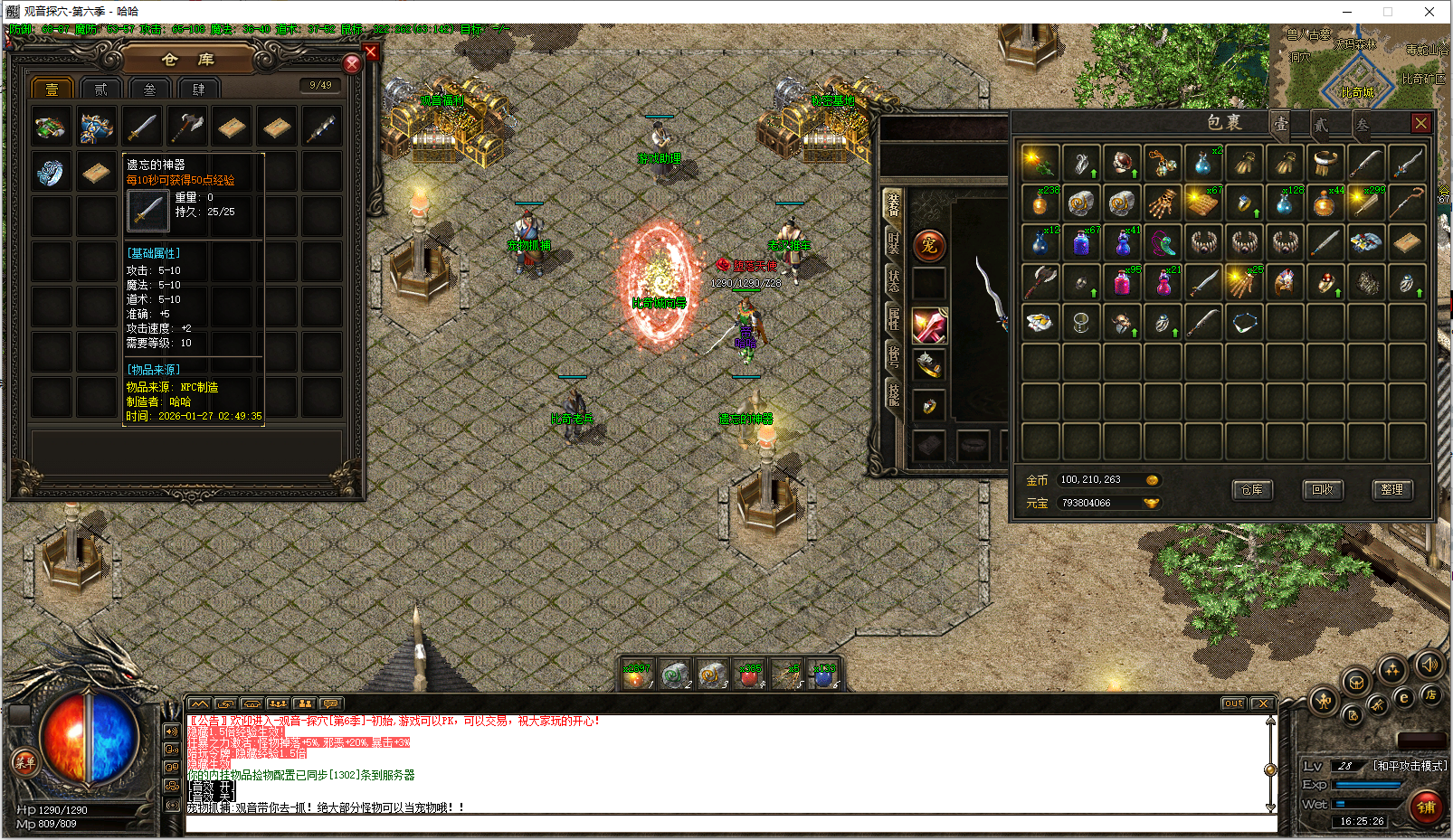Switch to bag page 贰
Viewport: 1453px width, 840px height.
click(x=1321, y=125)
